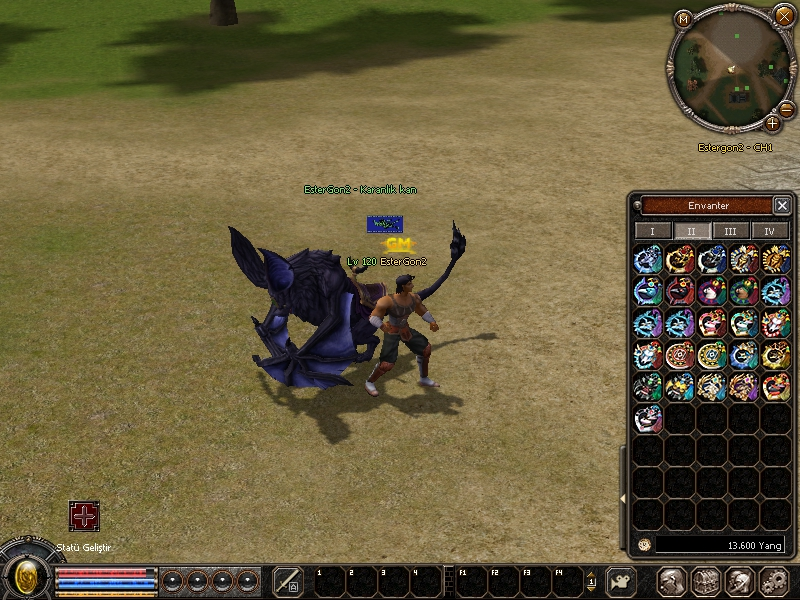Image resolution: width=800 pixels, height=600 pixels.
Task: Close the minimap with its X button
Action: point(784,15)
